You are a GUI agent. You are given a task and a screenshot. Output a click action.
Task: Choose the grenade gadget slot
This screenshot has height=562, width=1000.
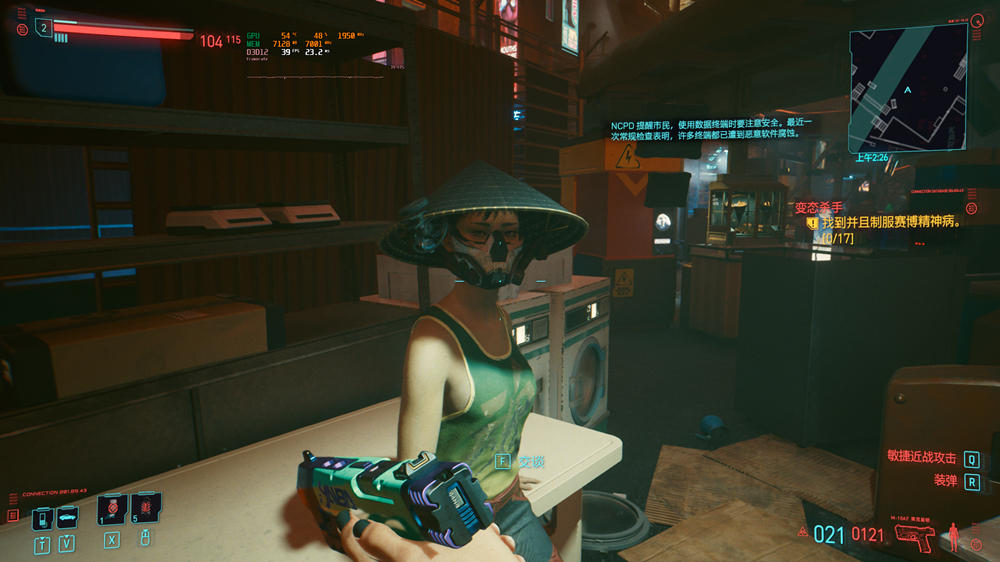(145, 509)
